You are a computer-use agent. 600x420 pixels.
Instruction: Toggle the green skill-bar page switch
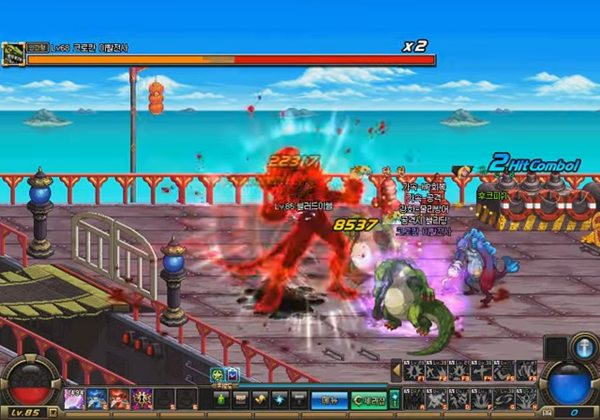[x=394, y=398]
